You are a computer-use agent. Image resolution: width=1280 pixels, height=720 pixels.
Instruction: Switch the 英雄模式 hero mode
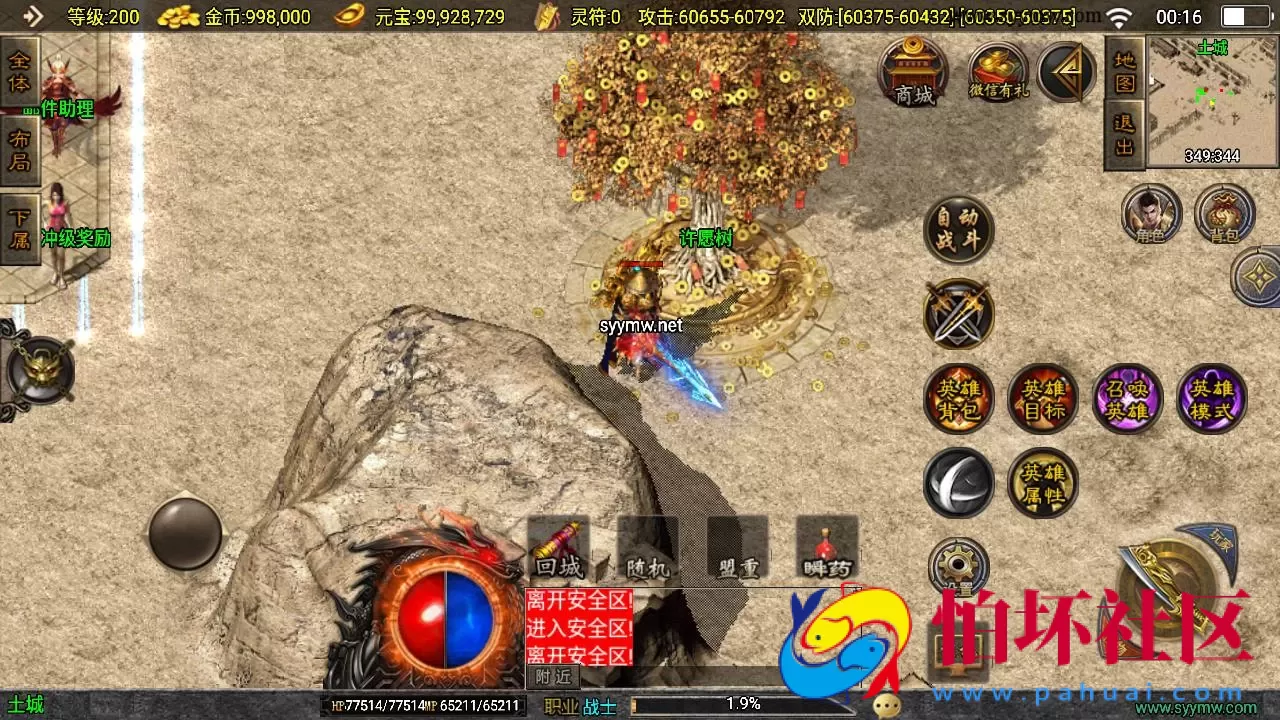[1212, 397]
